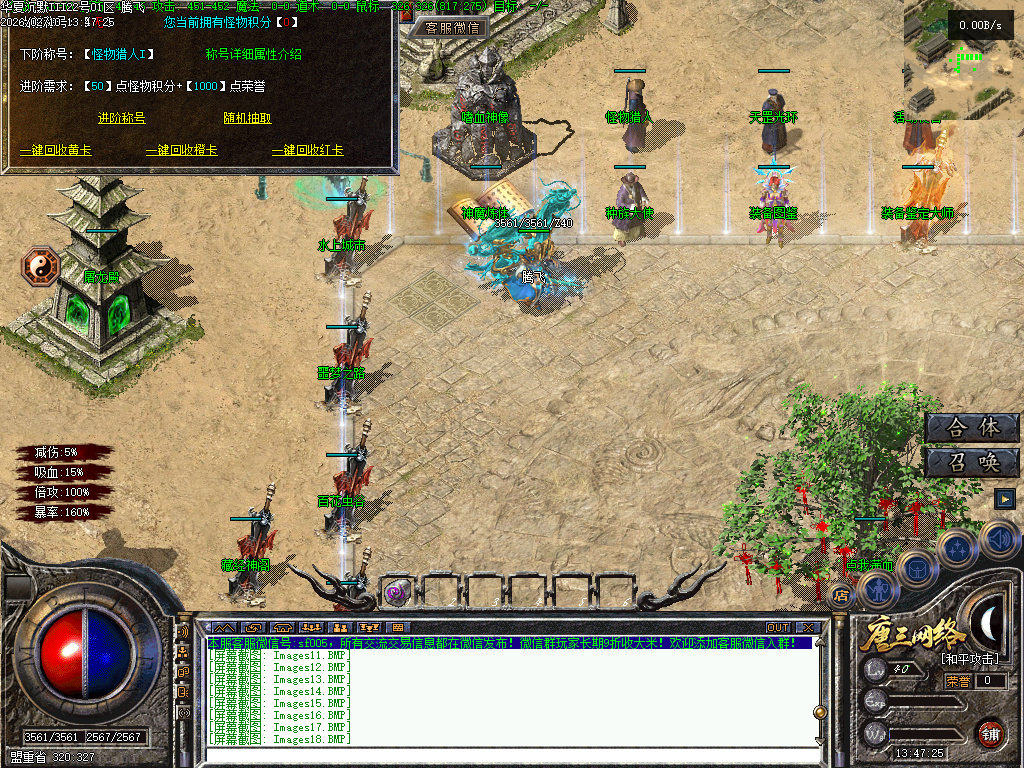Open the small 店 shop icon
Image resolution: width=1024 pixels, height=768 pixels.
pos(841,596)
